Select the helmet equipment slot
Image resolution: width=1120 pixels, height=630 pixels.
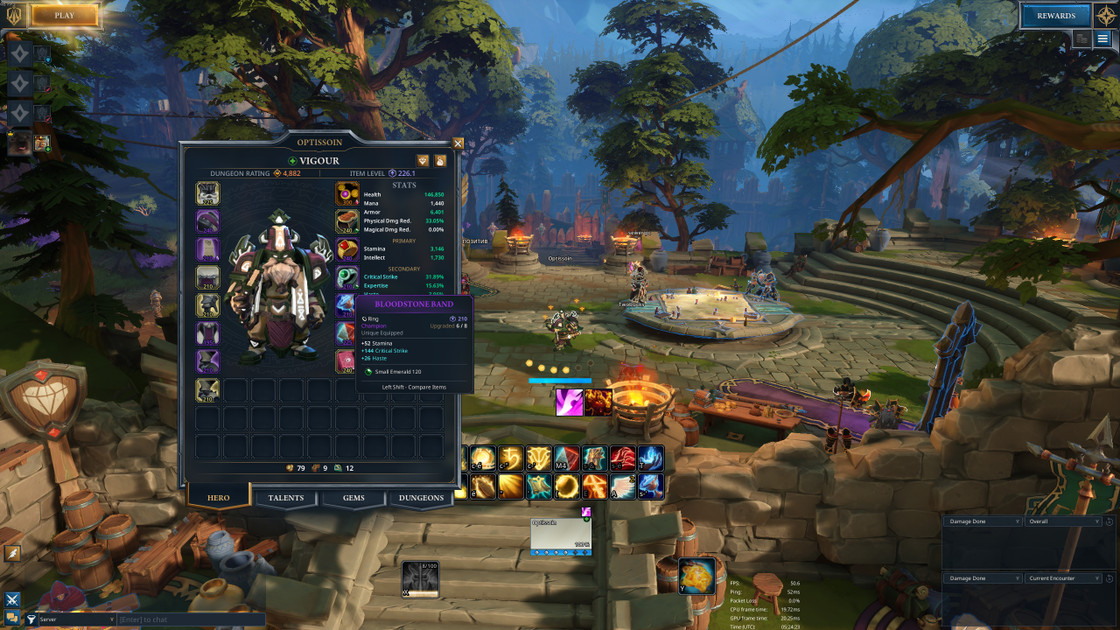tap(208, 194)
